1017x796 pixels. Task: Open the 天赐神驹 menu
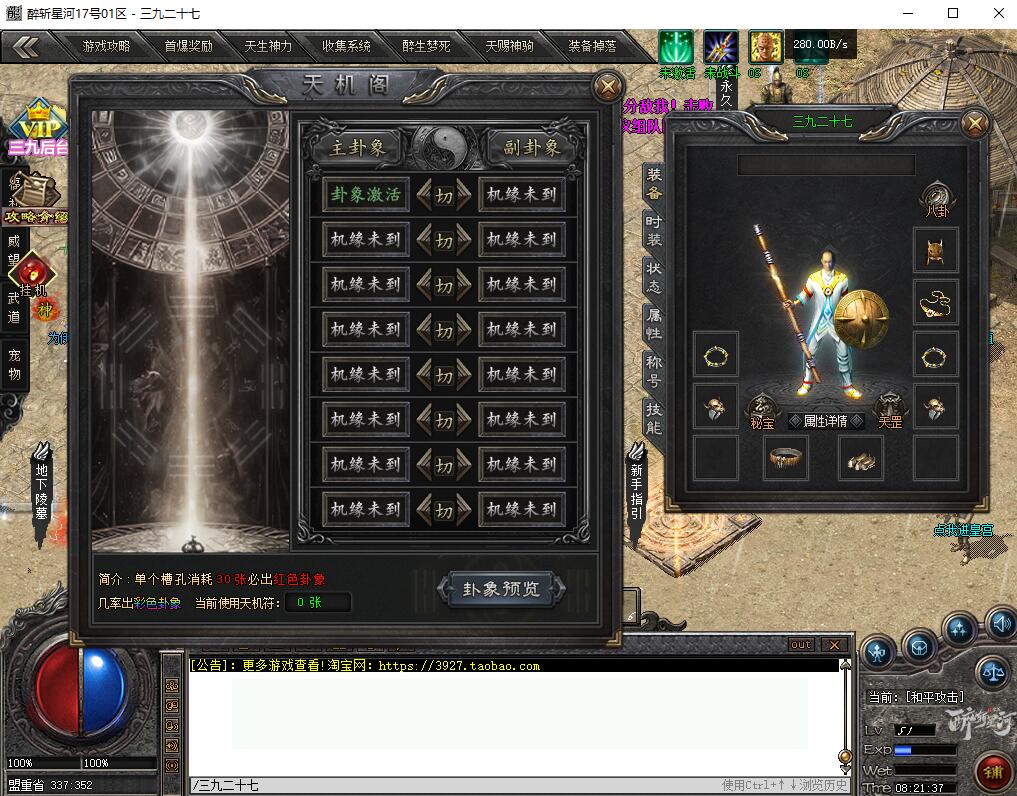coord(509,46)
